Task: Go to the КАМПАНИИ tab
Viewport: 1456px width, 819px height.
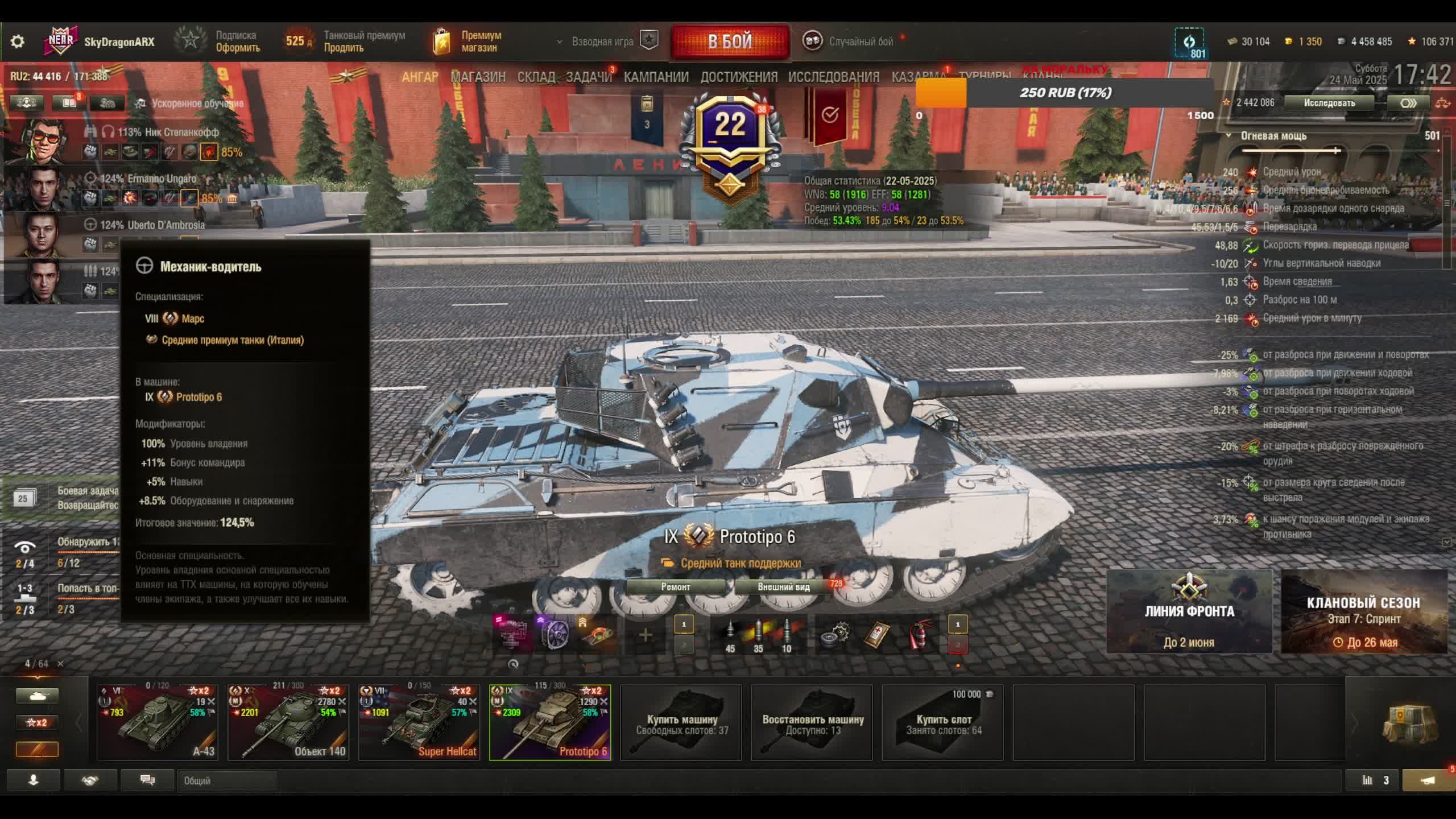Action: [656, 77]
